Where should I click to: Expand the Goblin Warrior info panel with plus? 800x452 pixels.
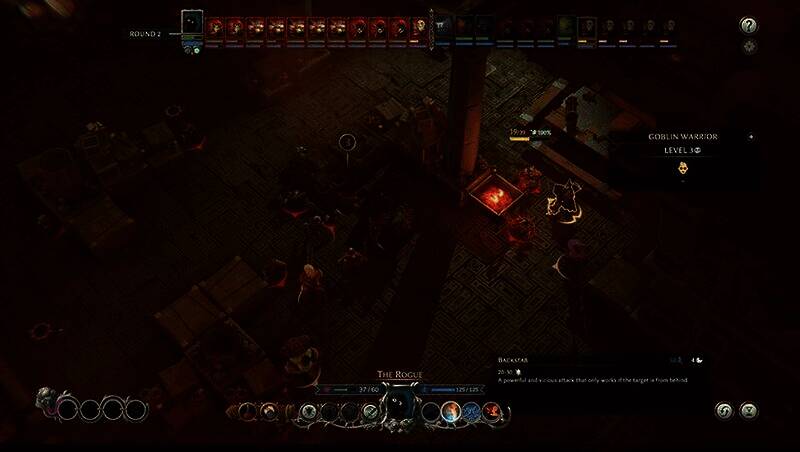tap(750, 137)
